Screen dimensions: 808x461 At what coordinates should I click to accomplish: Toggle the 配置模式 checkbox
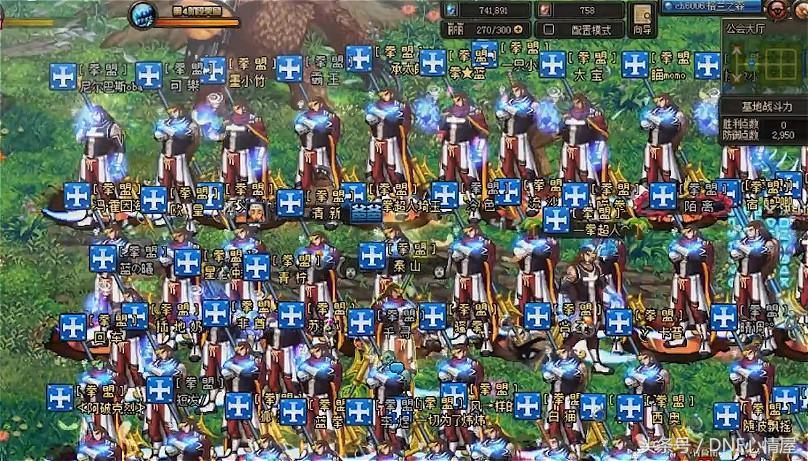[546, 30]
